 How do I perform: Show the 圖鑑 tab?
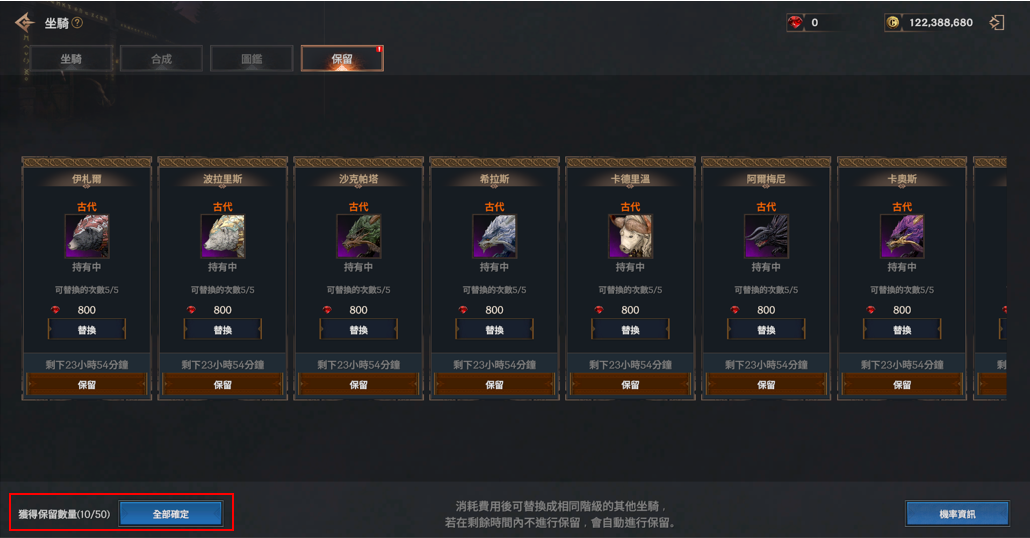[x=252, y=59]
